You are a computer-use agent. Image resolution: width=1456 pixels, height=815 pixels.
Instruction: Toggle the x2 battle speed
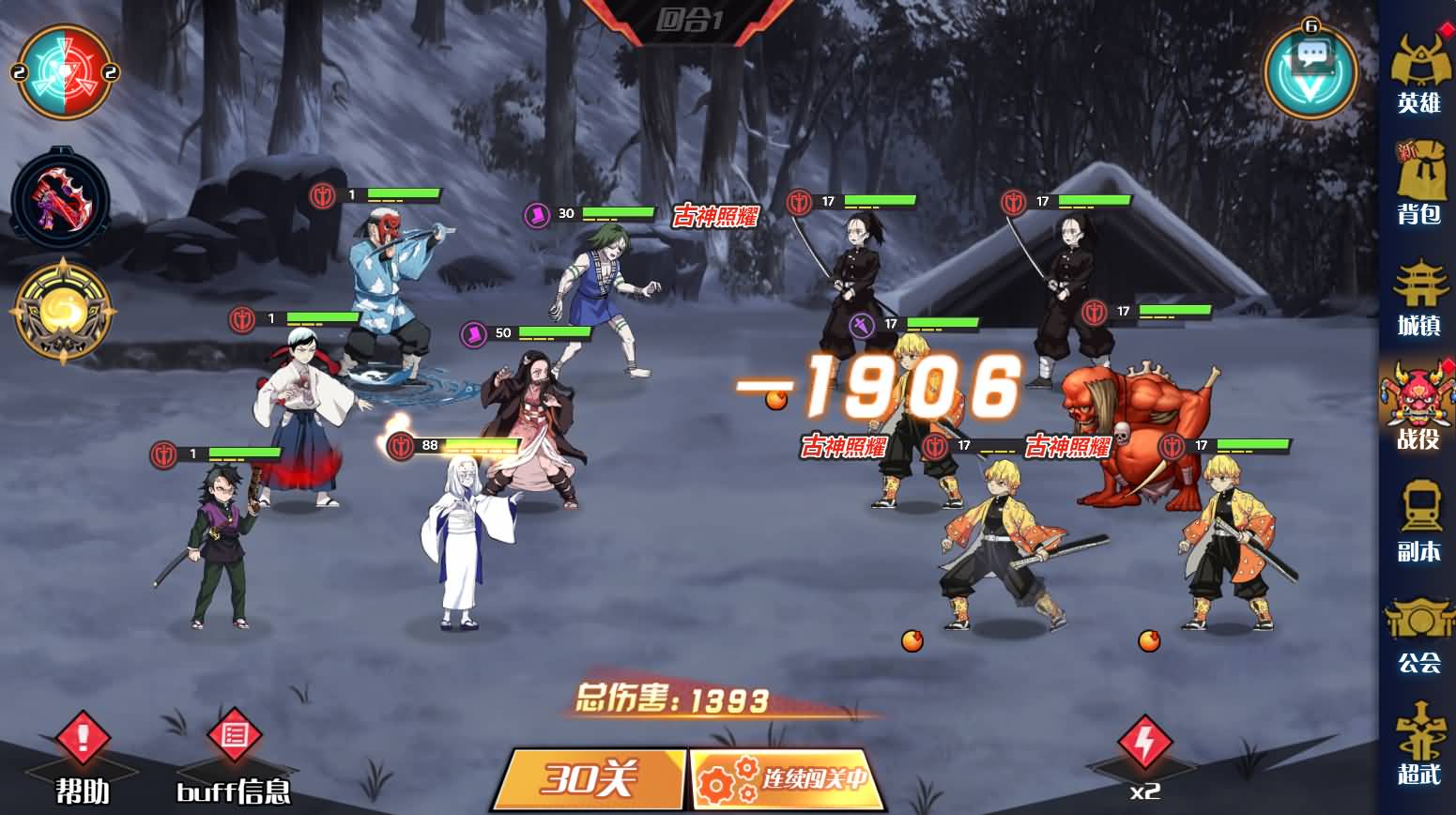(x=1144, y=757)
